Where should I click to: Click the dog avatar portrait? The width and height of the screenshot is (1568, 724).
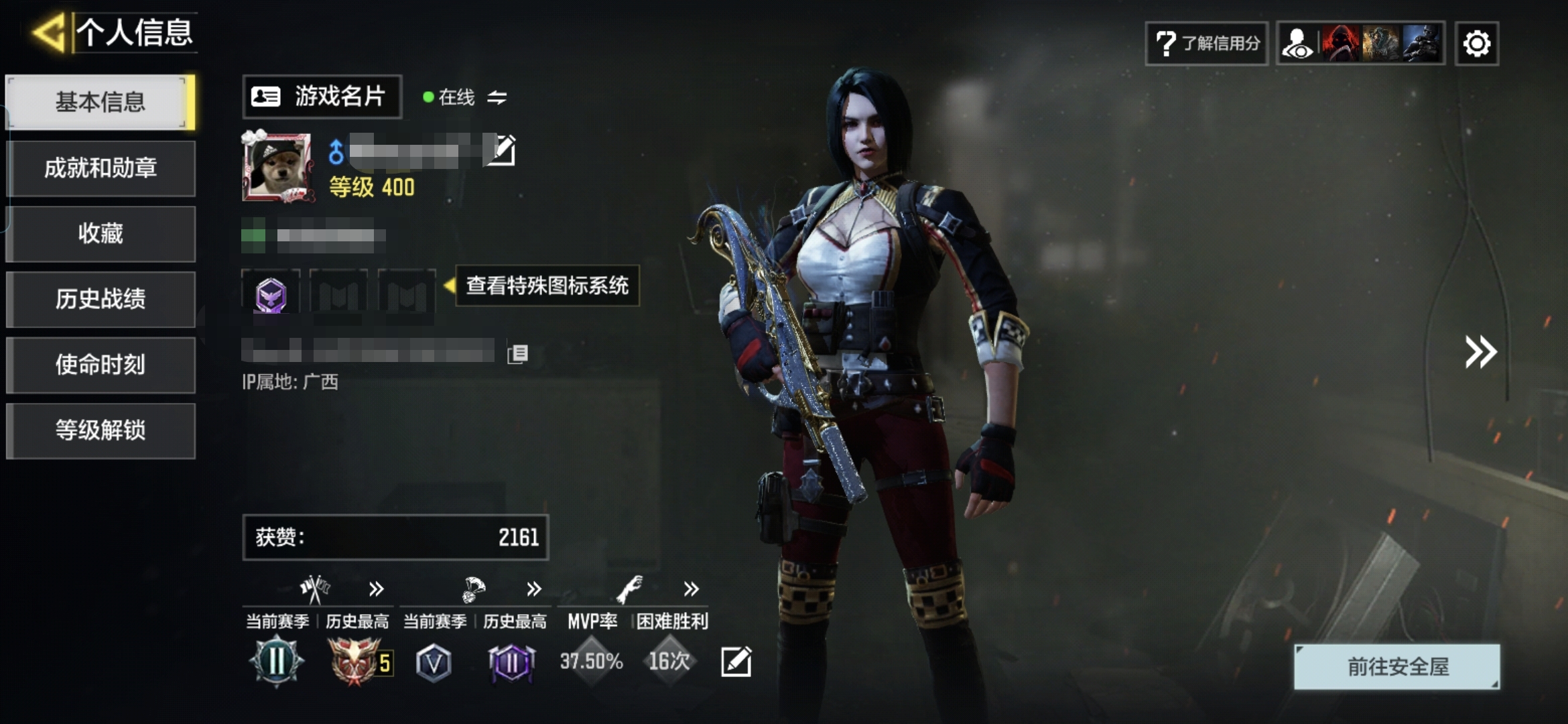coord(277,167)
